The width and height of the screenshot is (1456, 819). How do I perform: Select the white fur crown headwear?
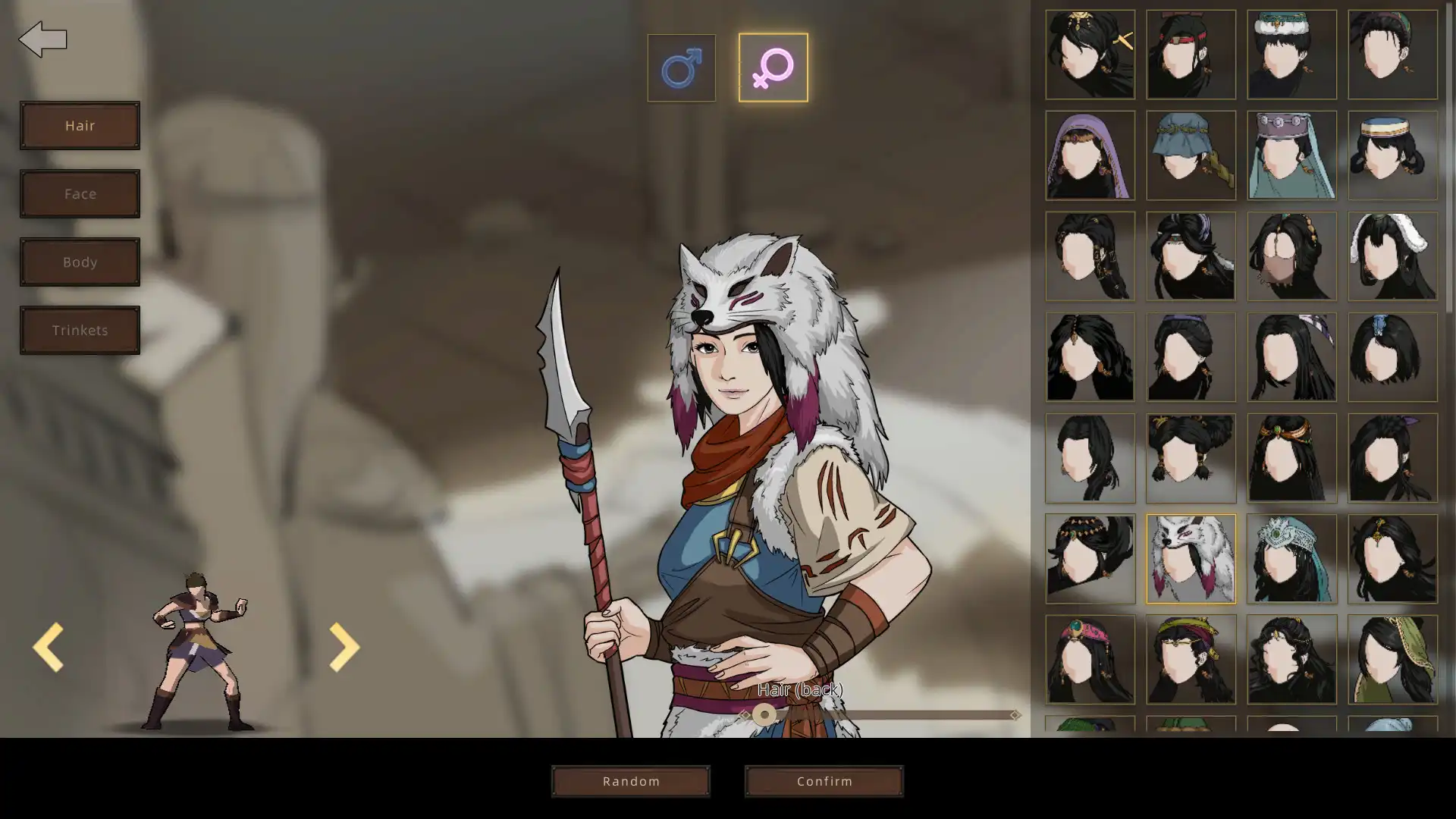pos(1291,55)
